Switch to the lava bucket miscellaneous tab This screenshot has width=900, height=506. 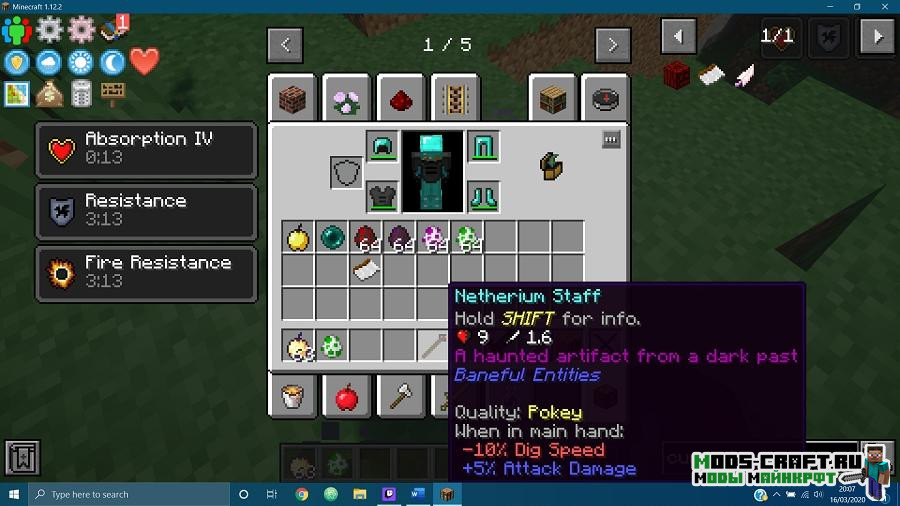293,398
